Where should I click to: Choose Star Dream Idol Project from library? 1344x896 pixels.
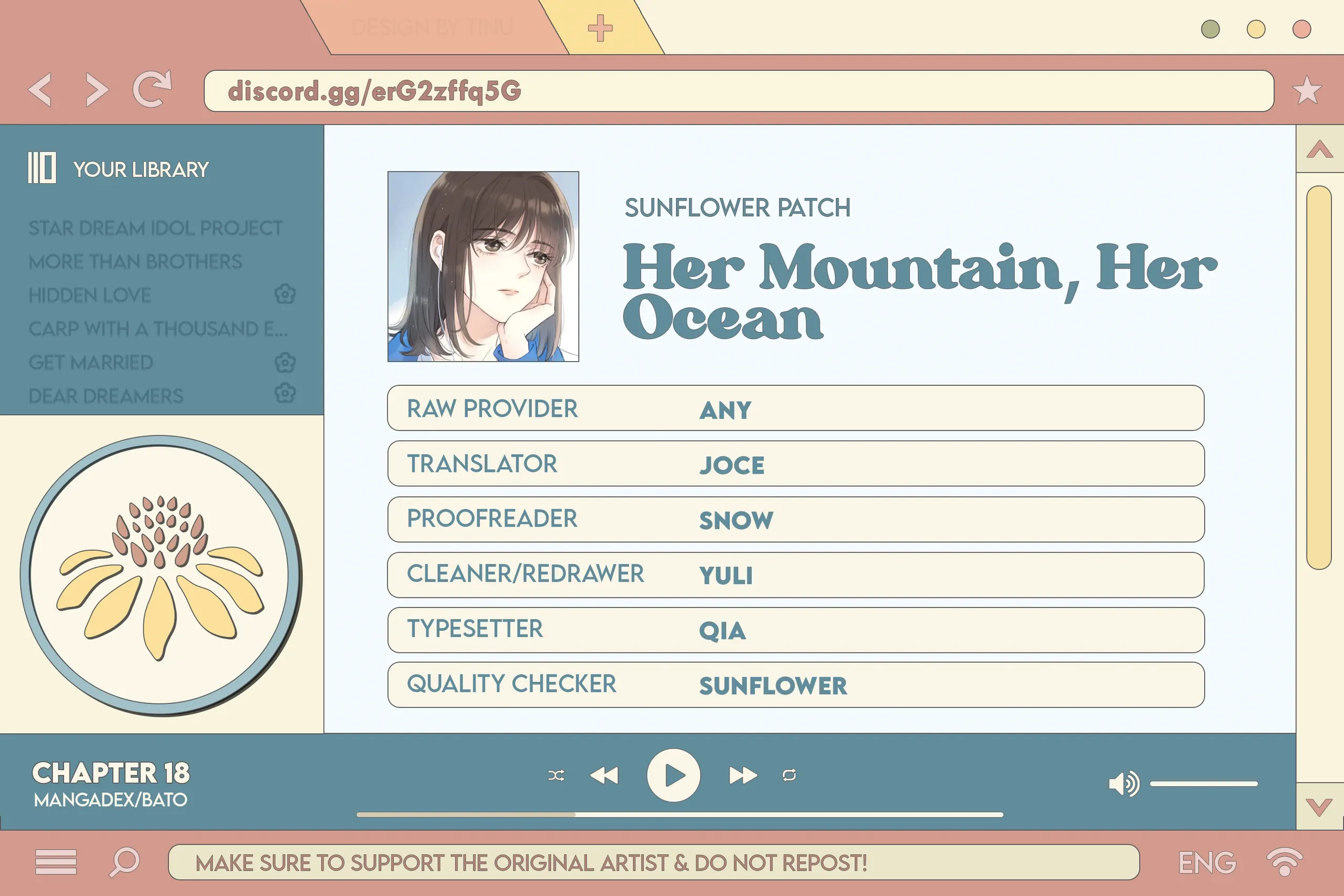pos(155,228)
